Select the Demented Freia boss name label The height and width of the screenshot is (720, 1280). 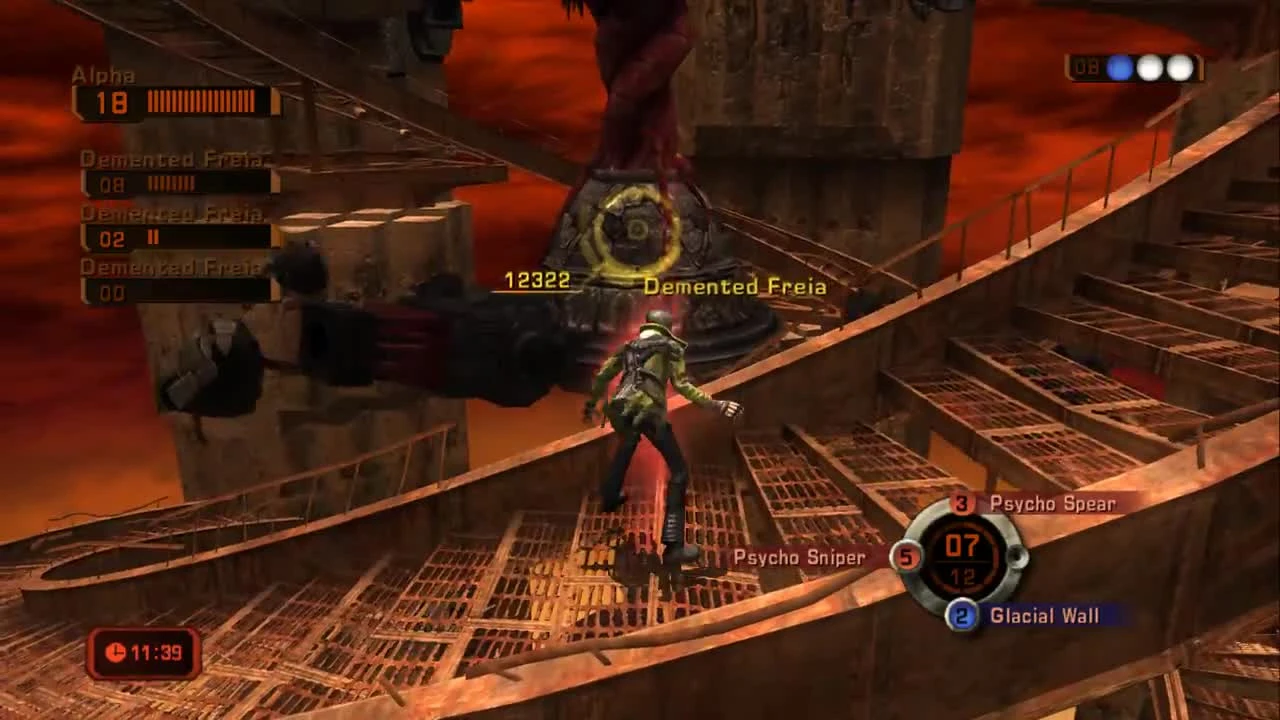click(737, 286)
